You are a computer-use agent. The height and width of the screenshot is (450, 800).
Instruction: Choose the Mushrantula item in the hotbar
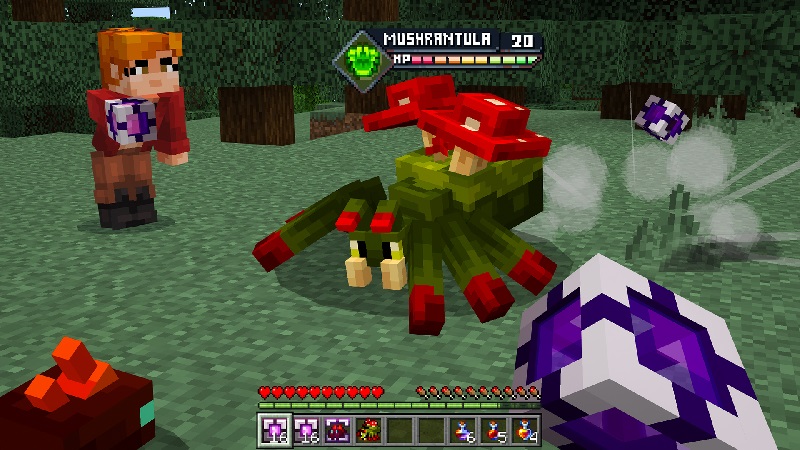tap(368, 430)
